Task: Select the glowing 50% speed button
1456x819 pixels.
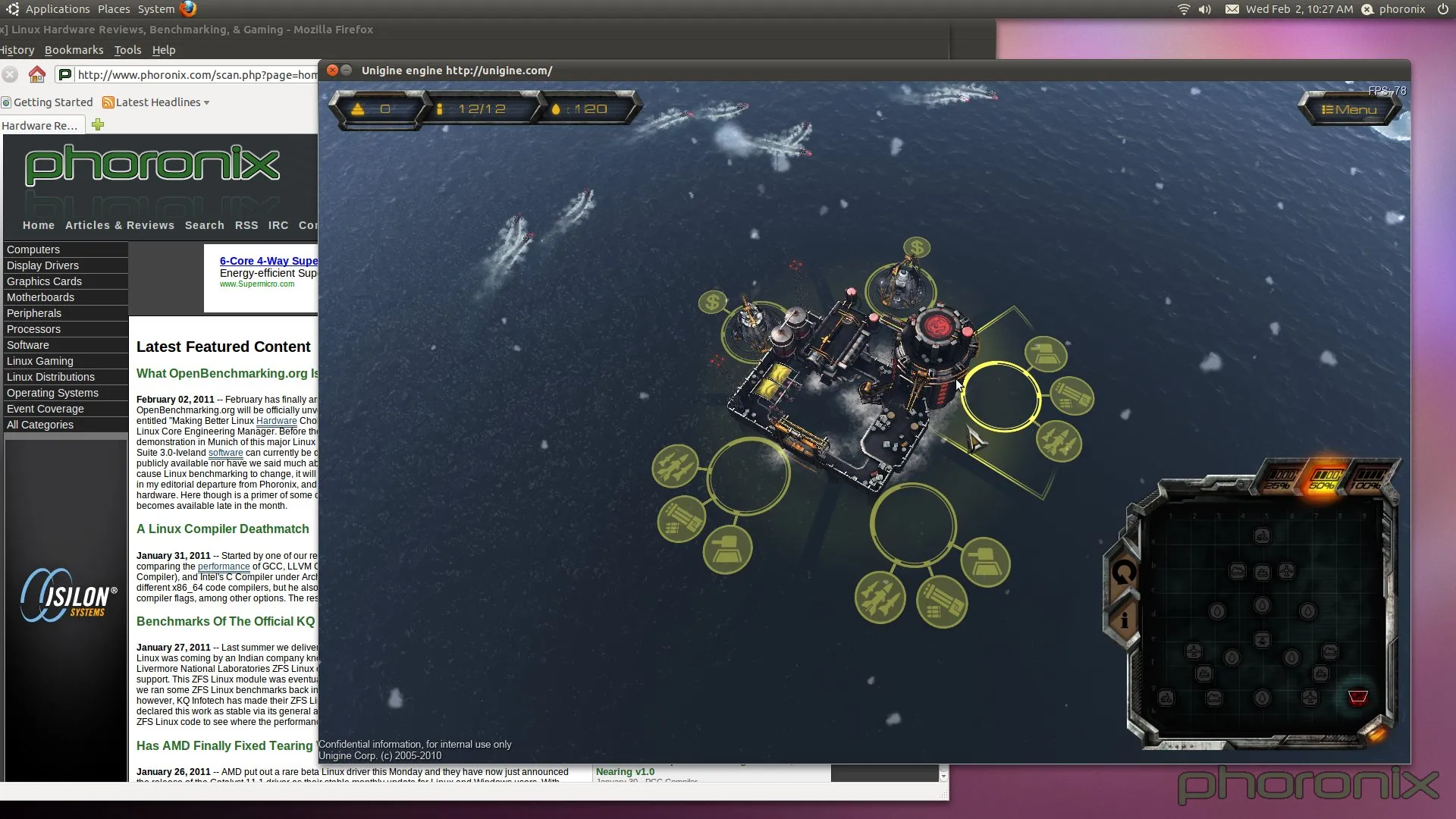Action: pyautogui.click(x=1323, y=480)
